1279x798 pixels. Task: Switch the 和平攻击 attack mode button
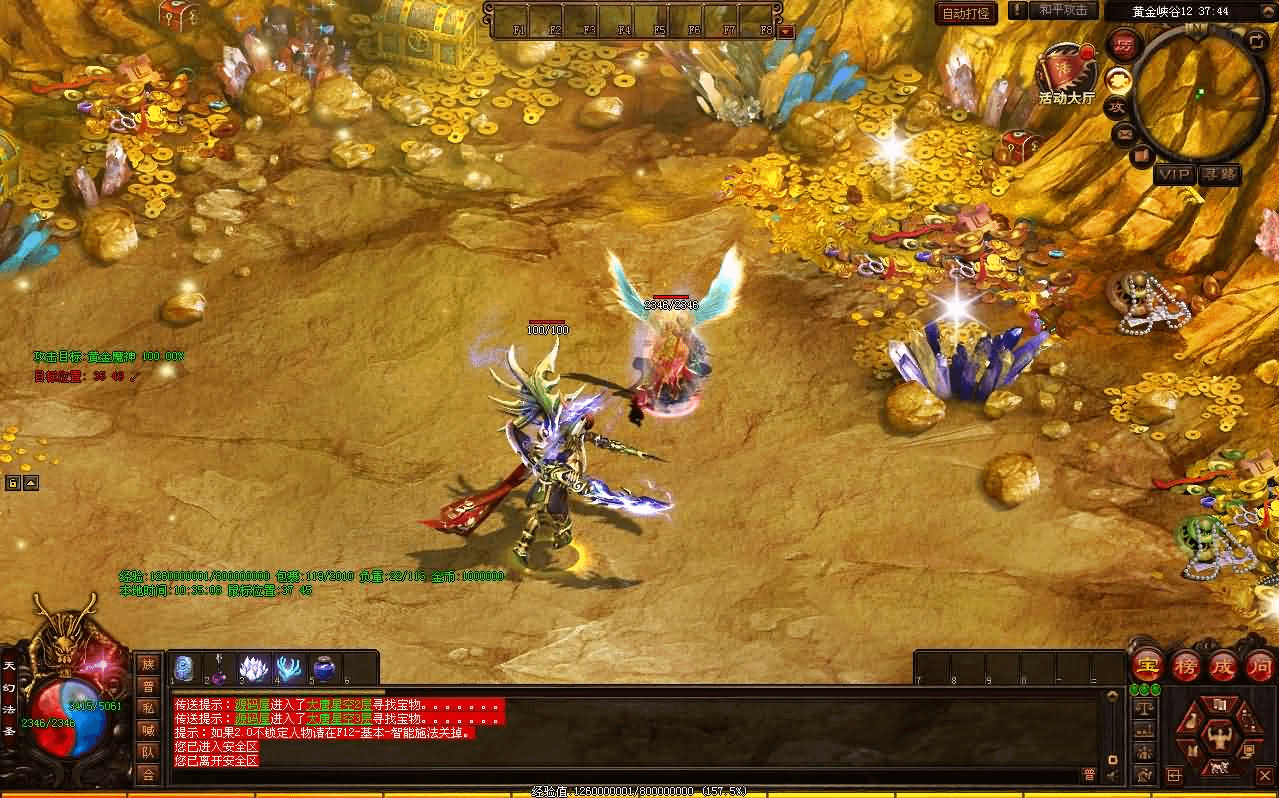pos(1062,11)
